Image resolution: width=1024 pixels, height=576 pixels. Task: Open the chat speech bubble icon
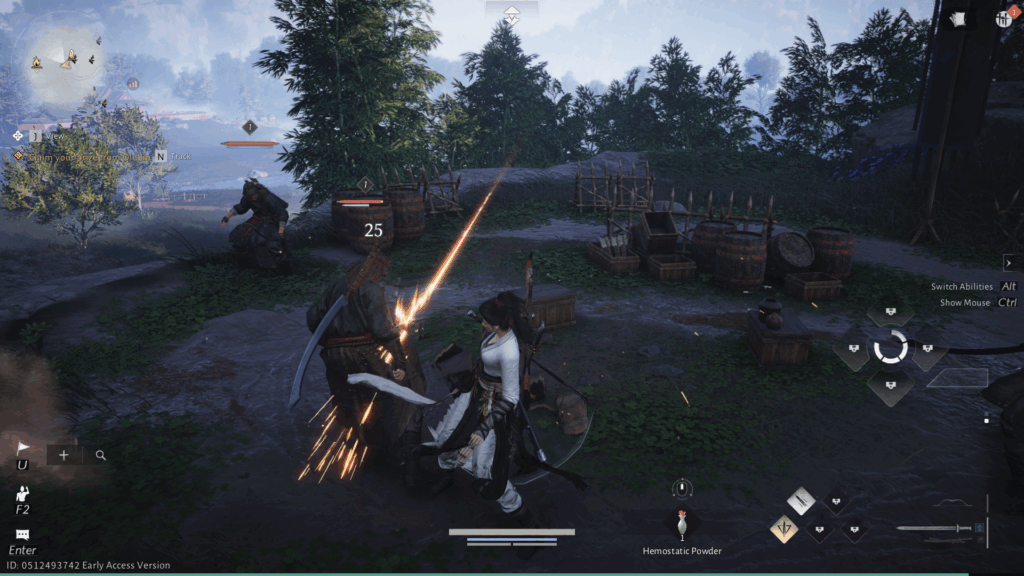coord(22,535)
